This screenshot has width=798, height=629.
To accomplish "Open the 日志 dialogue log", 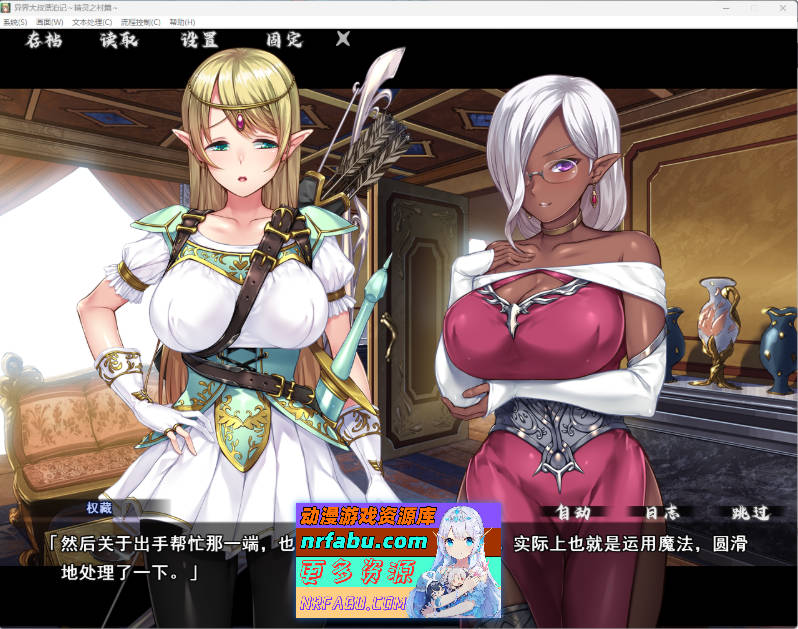I will coord(661,512).
